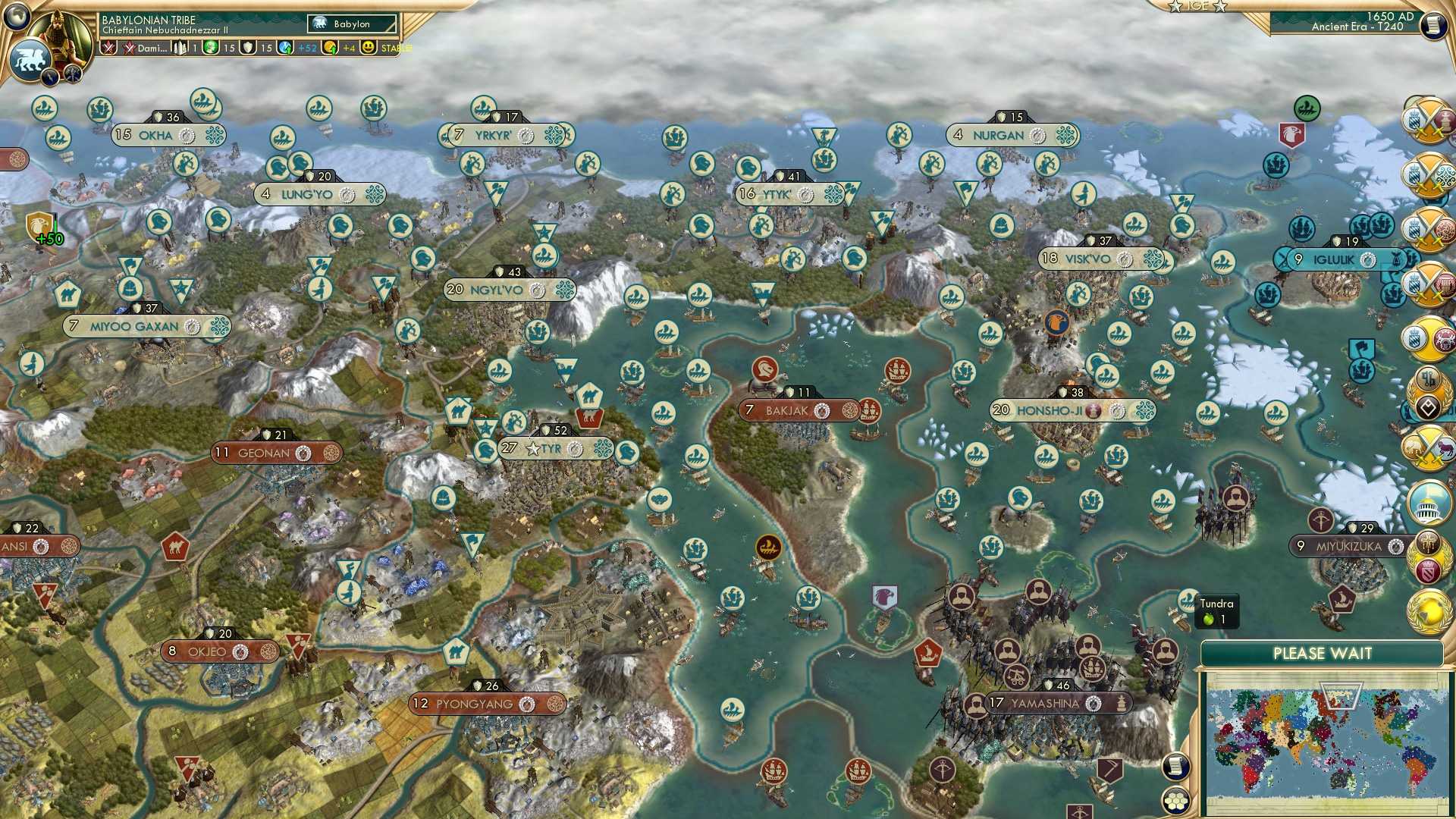The width and height of the screenshot is (1456, 819).
Task: Select the capital city banner labeled TYR
Action: 548,448
